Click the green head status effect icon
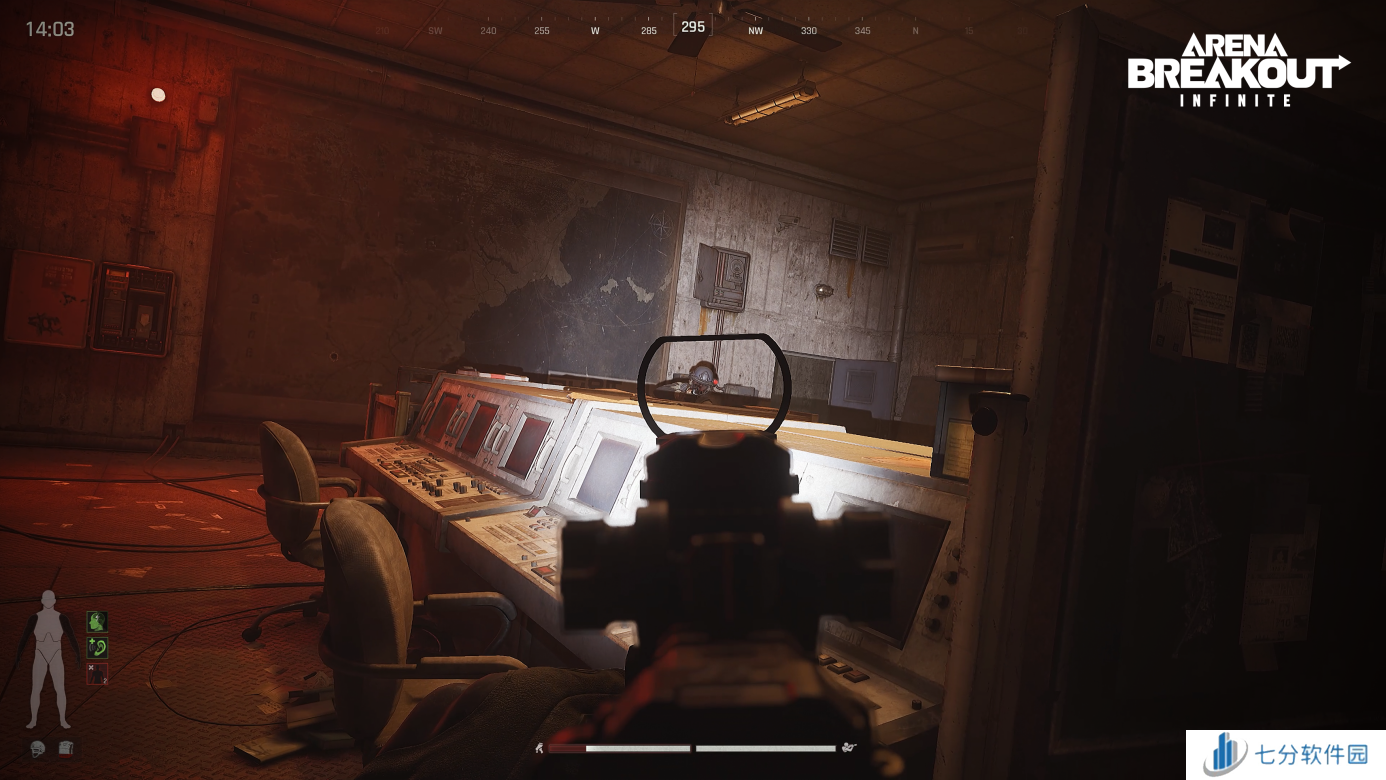This screenshot has height=780, width=1386. coord(96,622)
